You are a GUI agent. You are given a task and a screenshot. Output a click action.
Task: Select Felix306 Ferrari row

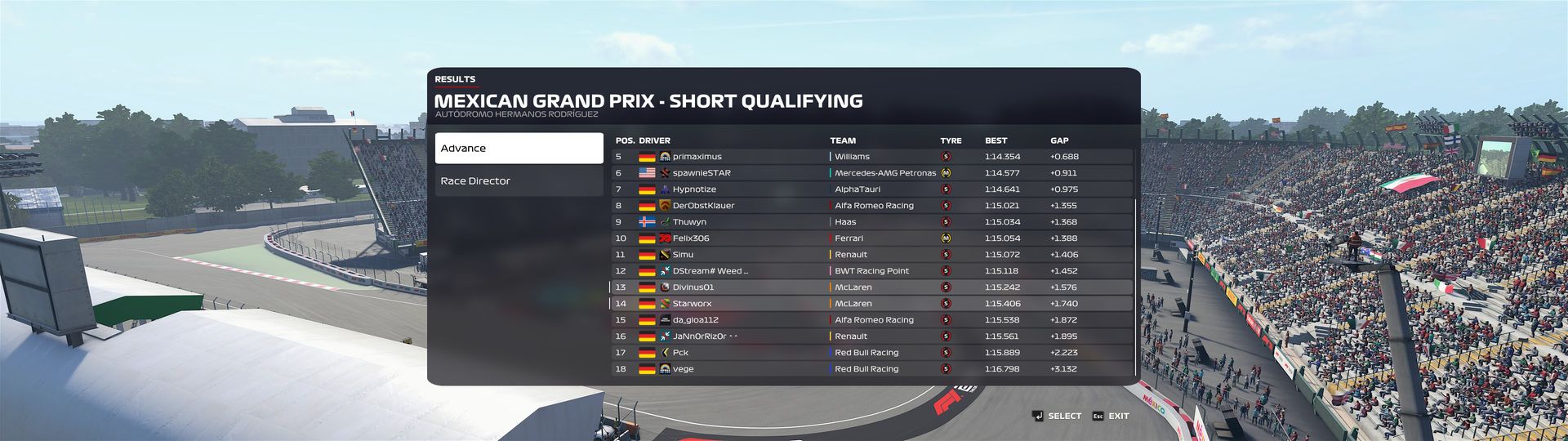point(871,238)
